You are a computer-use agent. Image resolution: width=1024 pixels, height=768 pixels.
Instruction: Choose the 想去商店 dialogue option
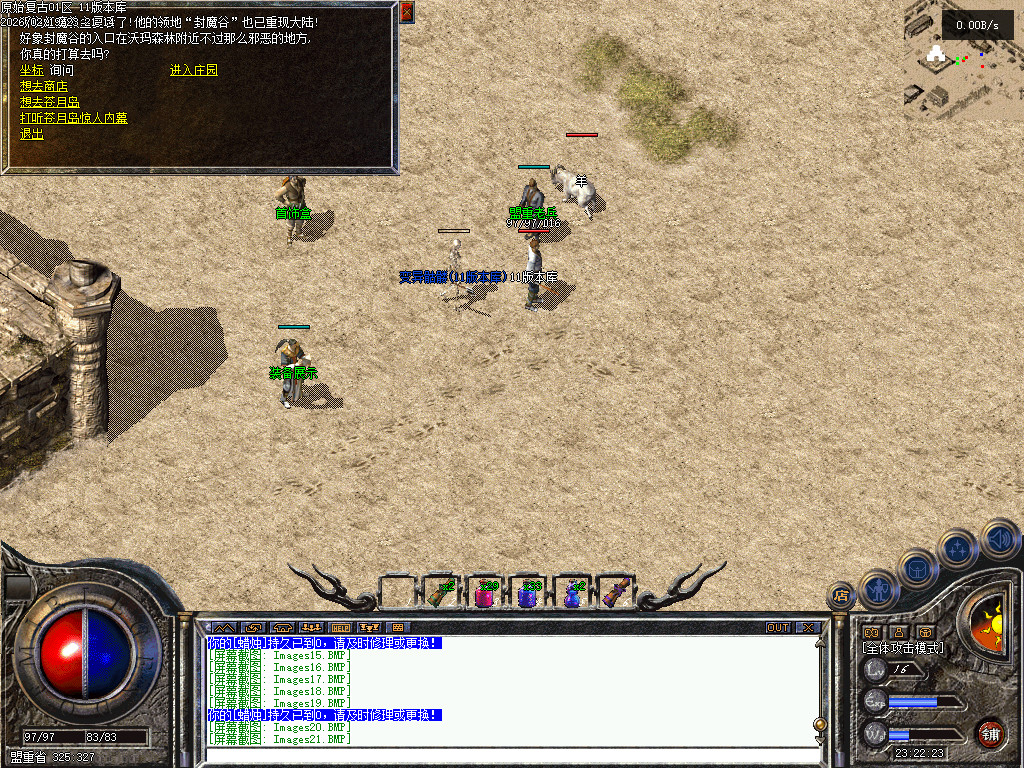pos(43,86)
